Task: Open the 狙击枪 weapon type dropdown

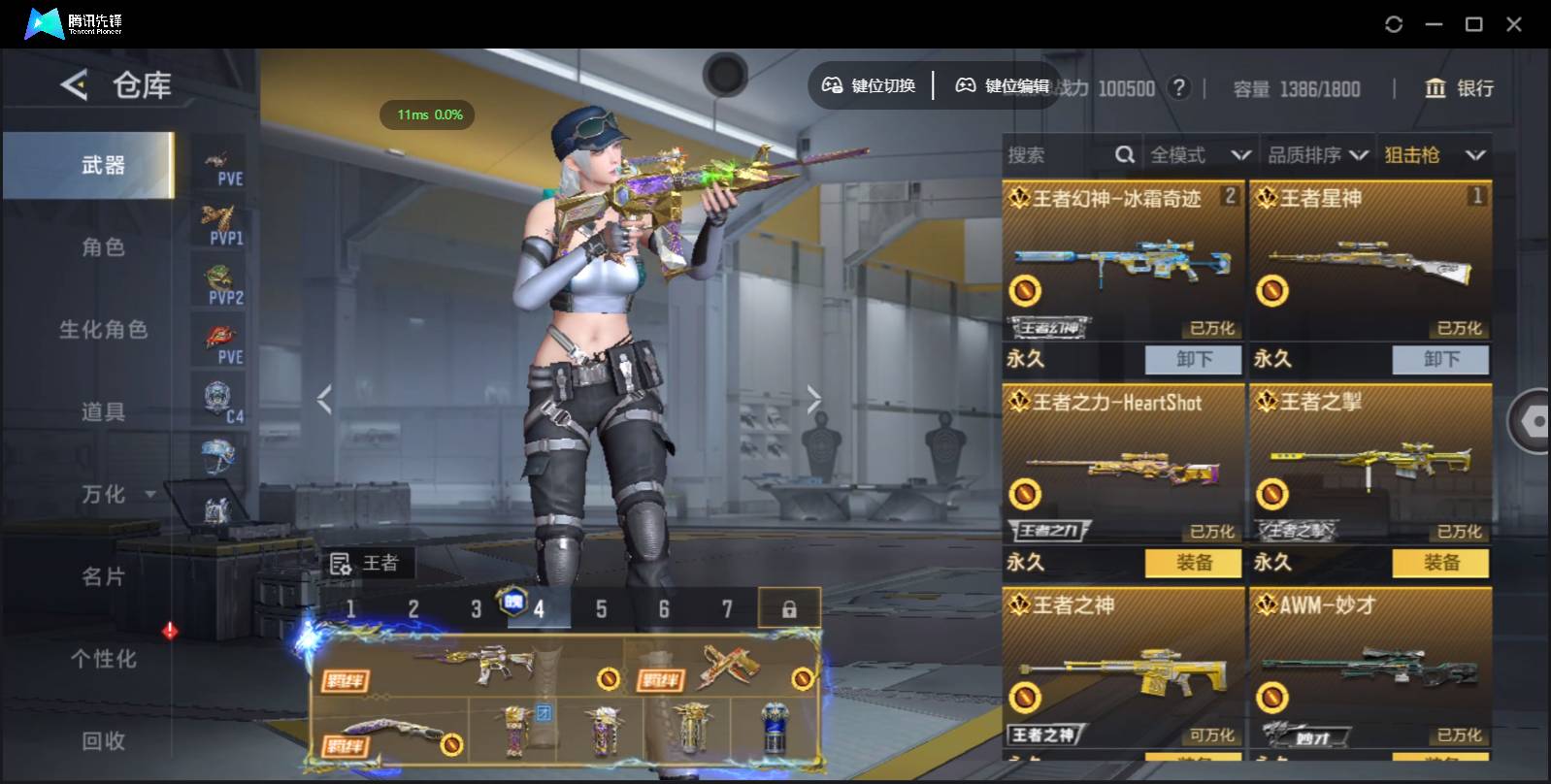Action: click(1434, 155)
